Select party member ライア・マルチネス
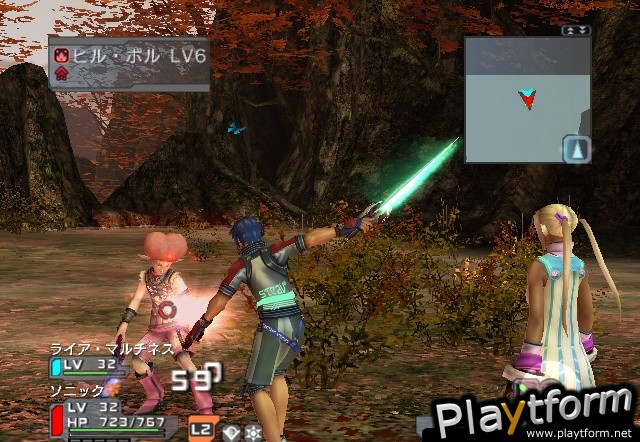640x442 pixels. point(110,349)
